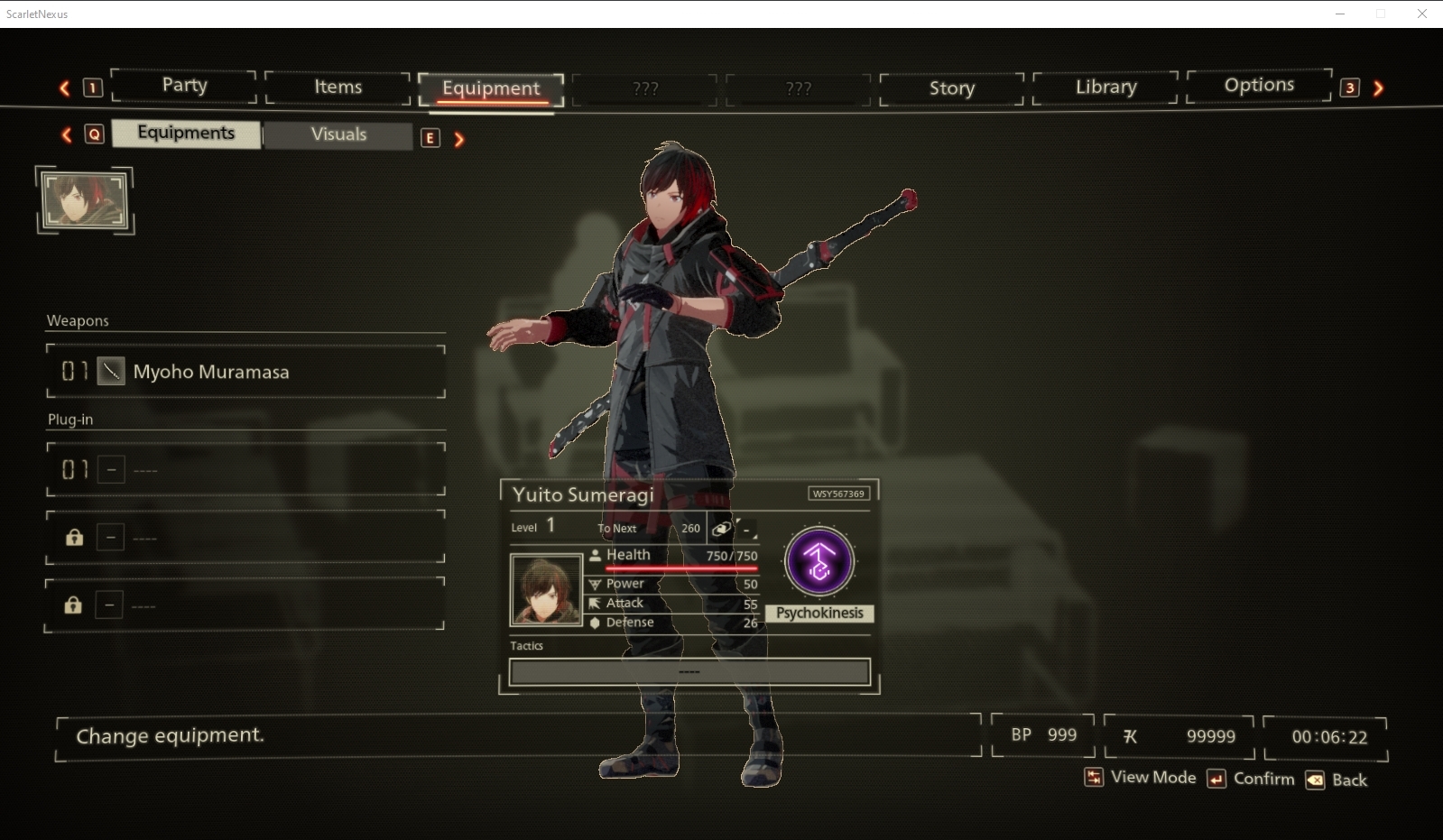Go to the Library tab

tap(1105, 88)
